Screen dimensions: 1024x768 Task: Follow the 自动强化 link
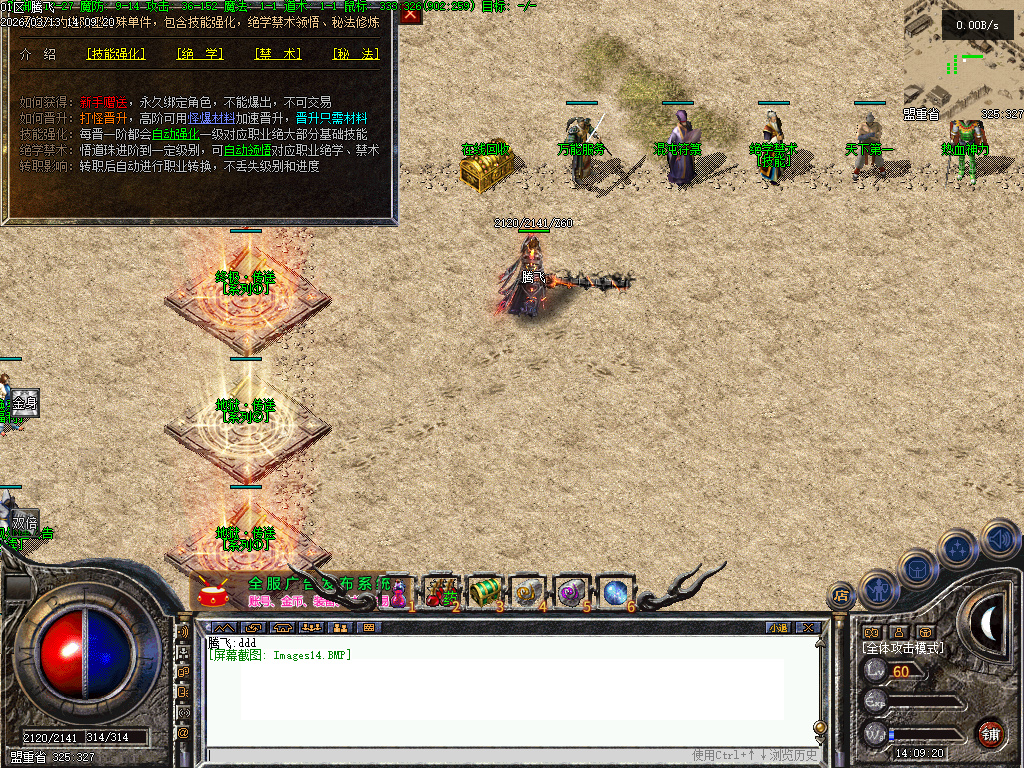click(174, 134)
